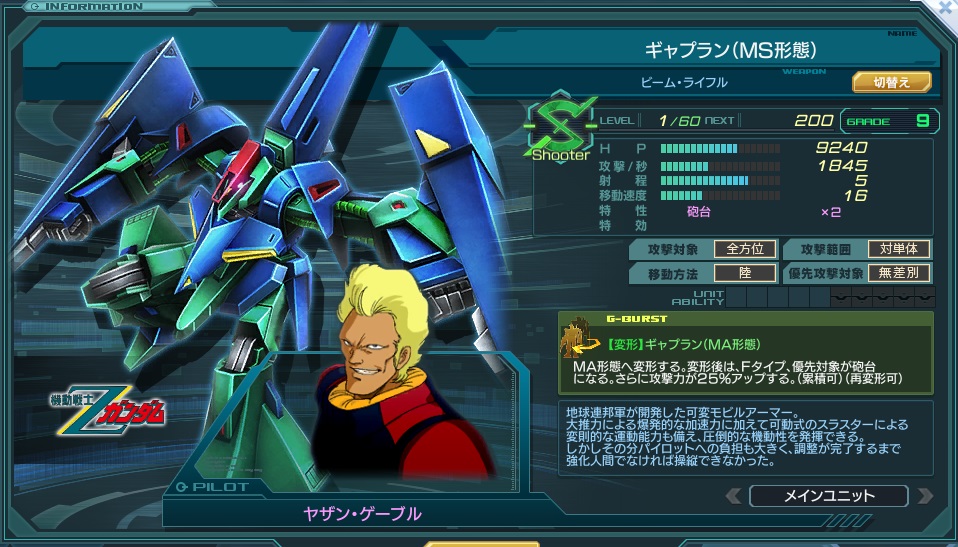Close the unit information window
The image size is (958, 547).
pyautogui.click(x=943, y=9)
